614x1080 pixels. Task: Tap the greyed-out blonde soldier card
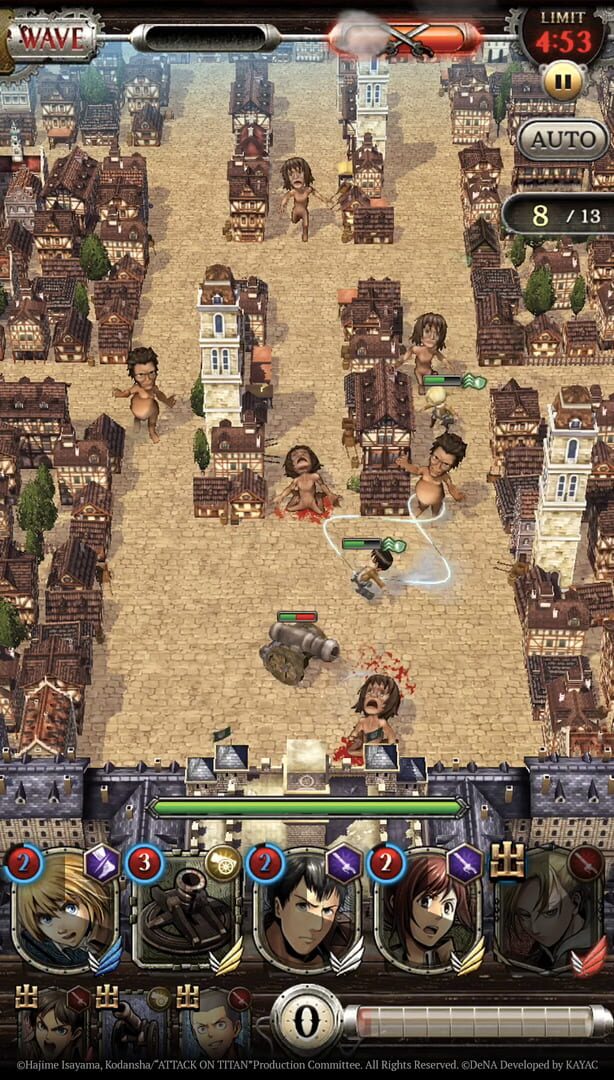coord(548,909)
